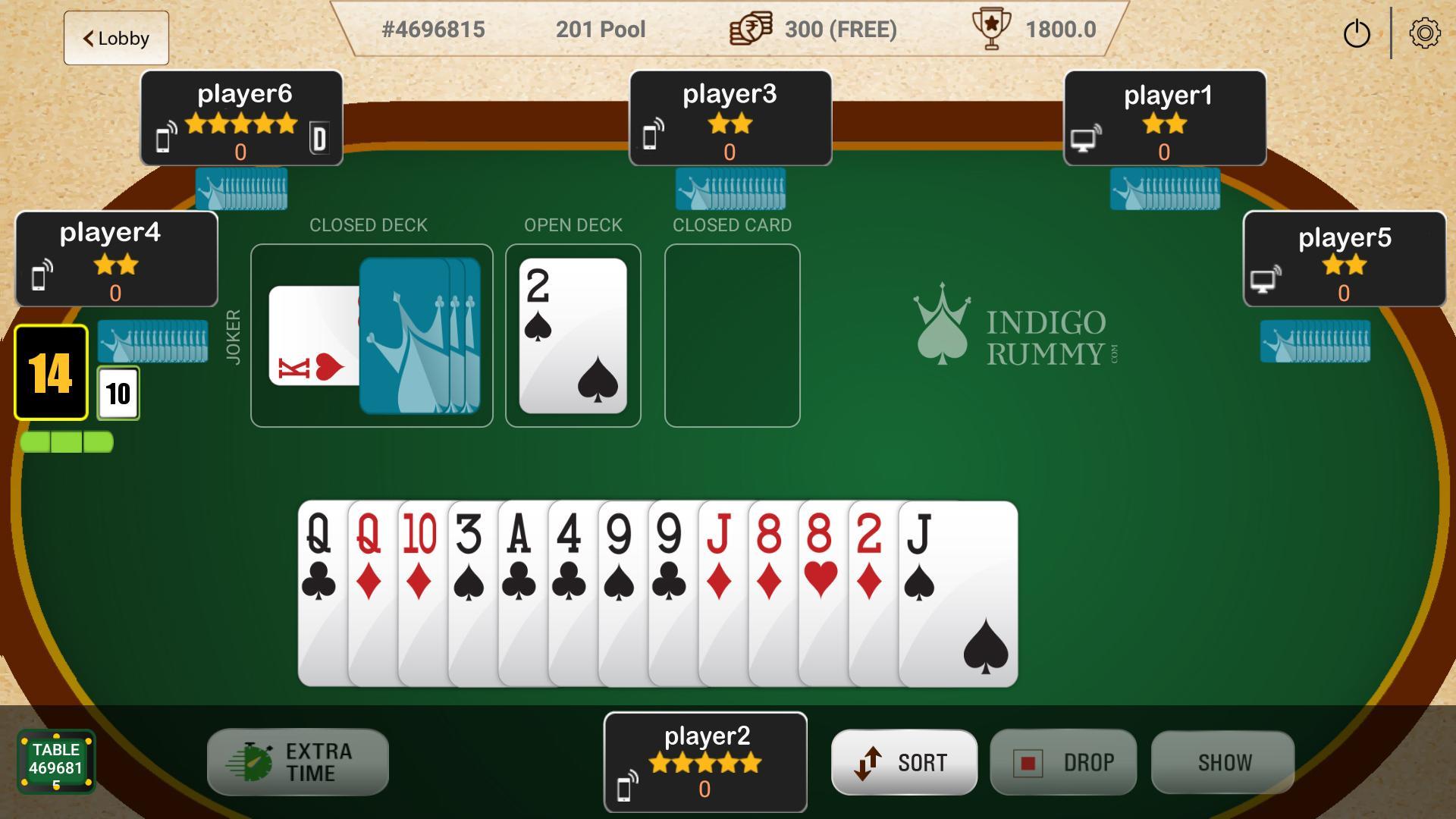This screenshot has height=819, width=1456.
Task: Click the power exit icon
Action: (x=1357, y=33)
